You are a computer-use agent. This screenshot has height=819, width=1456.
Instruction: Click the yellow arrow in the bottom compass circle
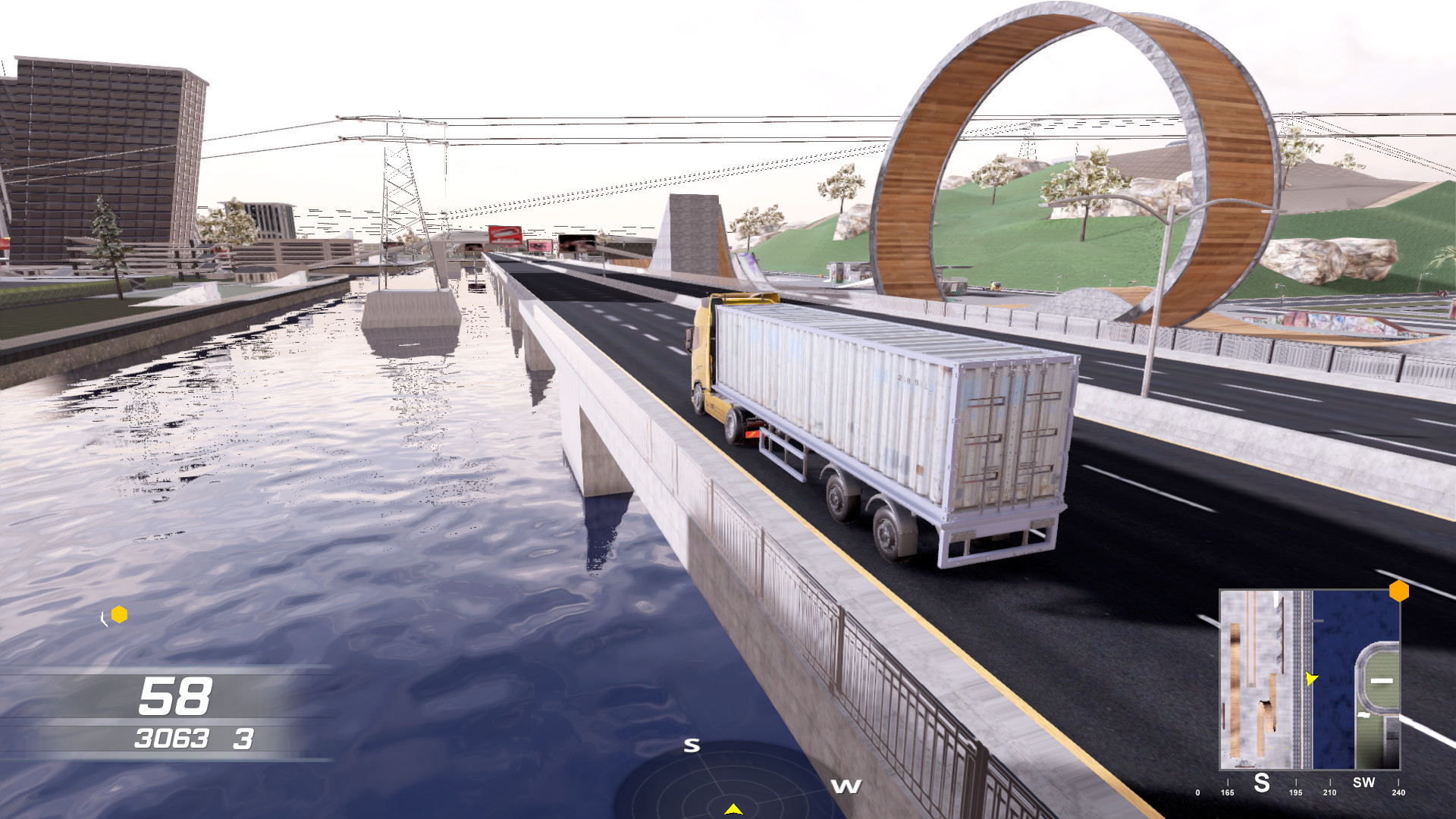[733, 808]
